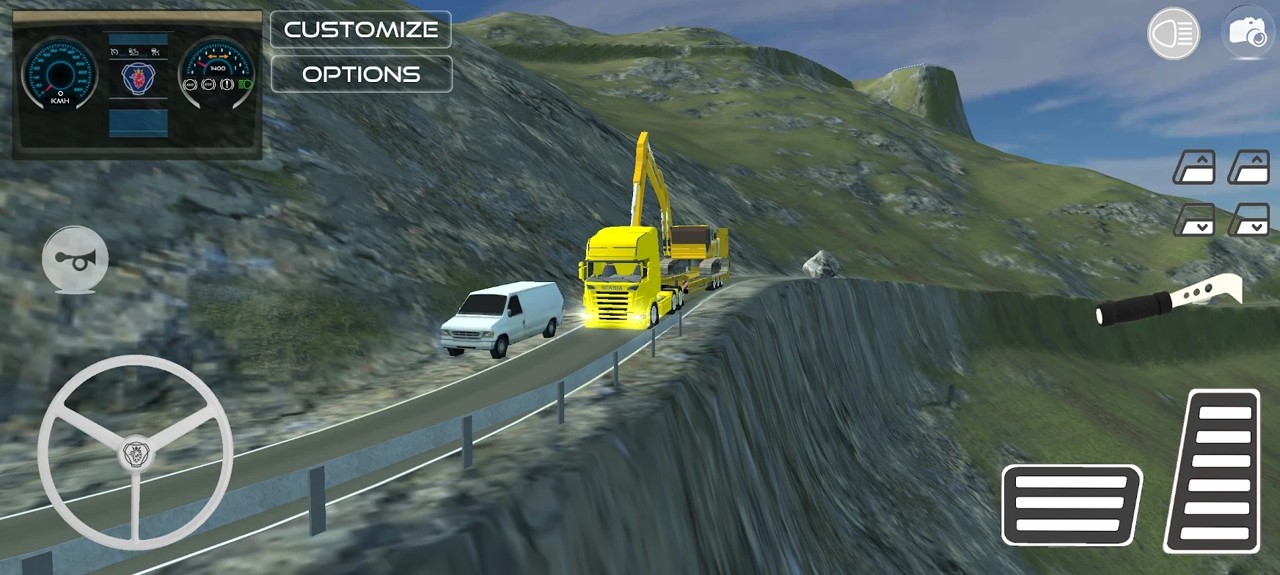Open the Options menu
This screenshot has width=1280, height=575.
click(x=361, y=74)
